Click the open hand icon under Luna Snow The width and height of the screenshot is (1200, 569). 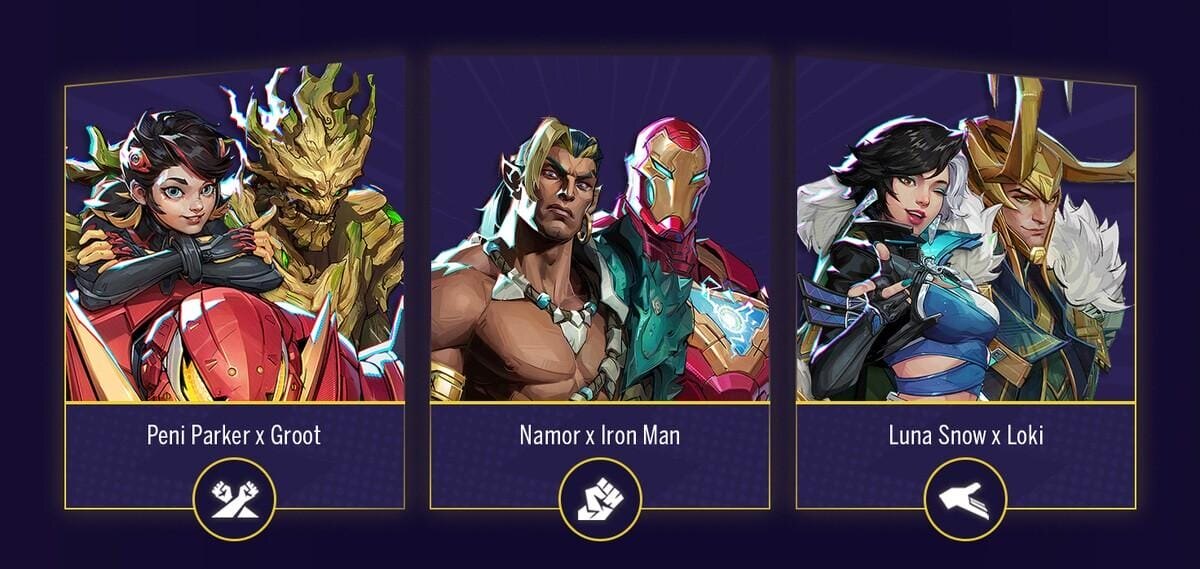click(965, 498)
